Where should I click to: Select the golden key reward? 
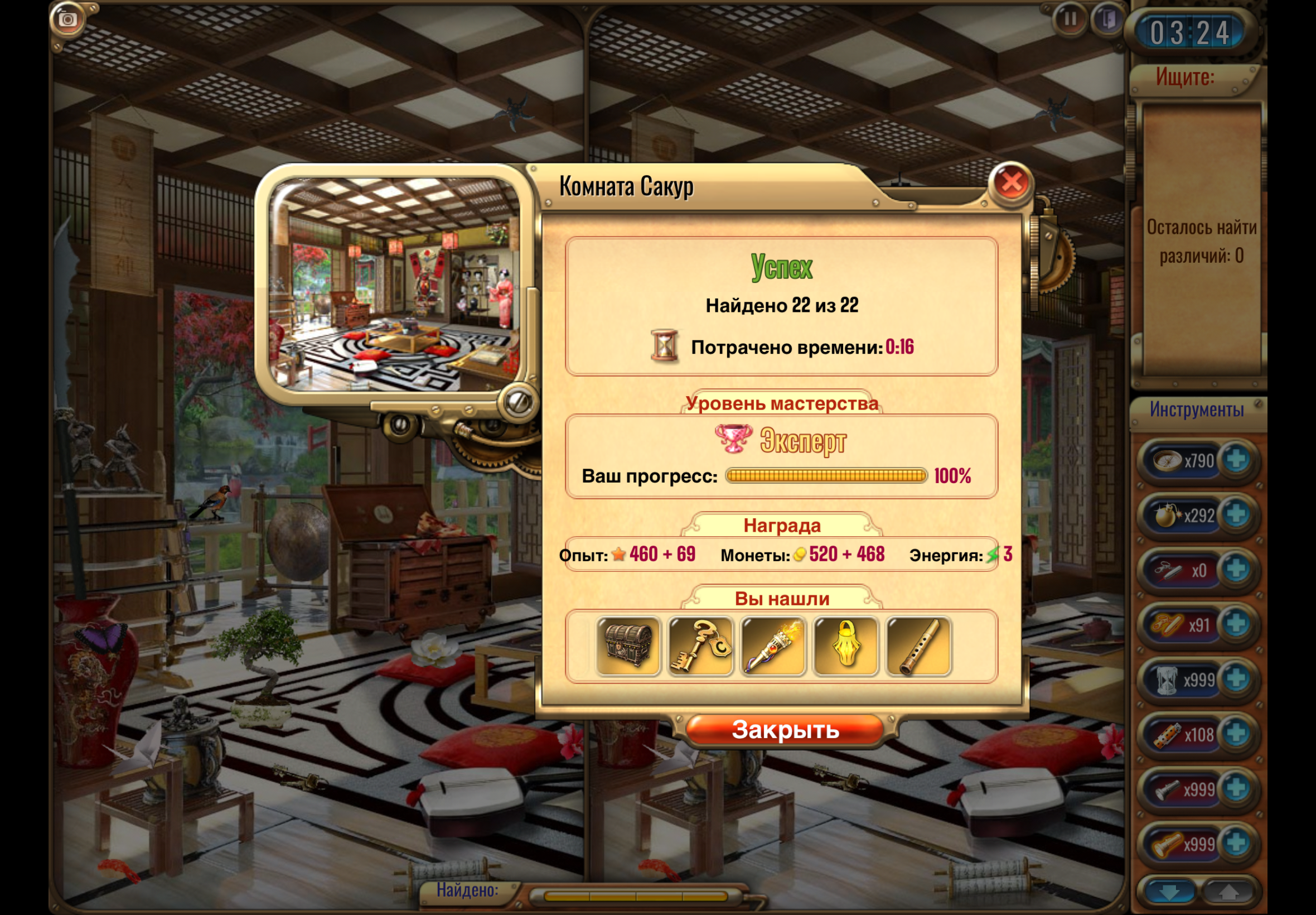coord(700,646)
